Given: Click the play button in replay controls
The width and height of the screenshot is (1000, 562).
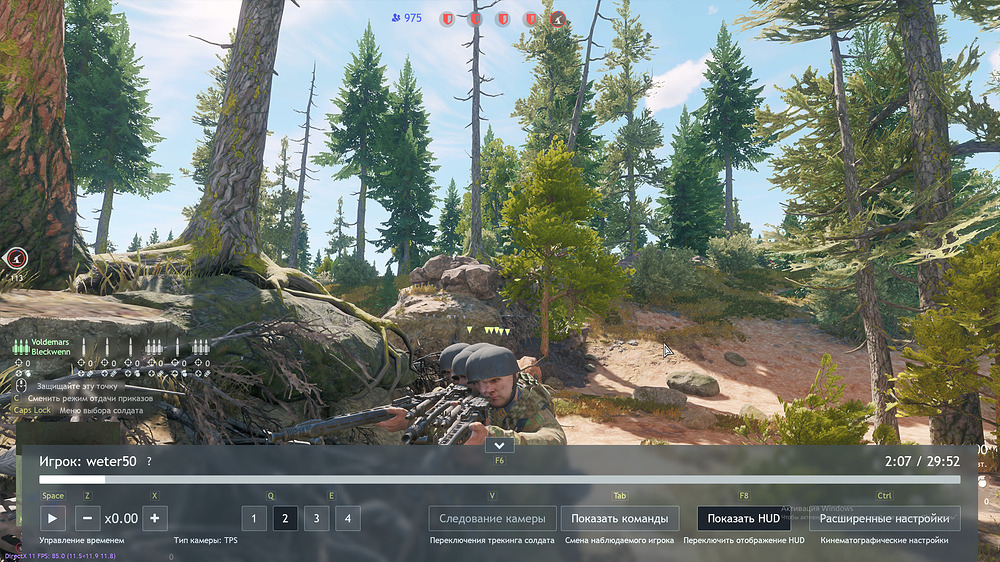Looking at the screenshot, I should click(53, 518).
